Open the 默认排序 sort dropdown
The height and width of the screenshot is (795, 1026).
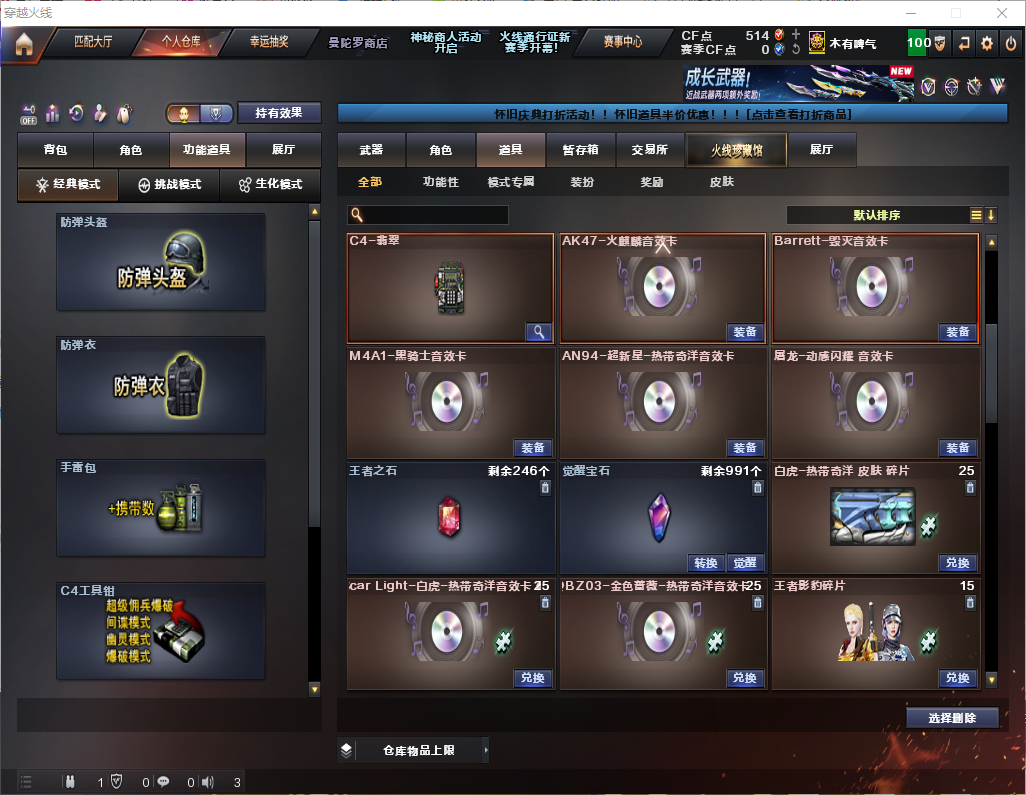pos(876,215)
